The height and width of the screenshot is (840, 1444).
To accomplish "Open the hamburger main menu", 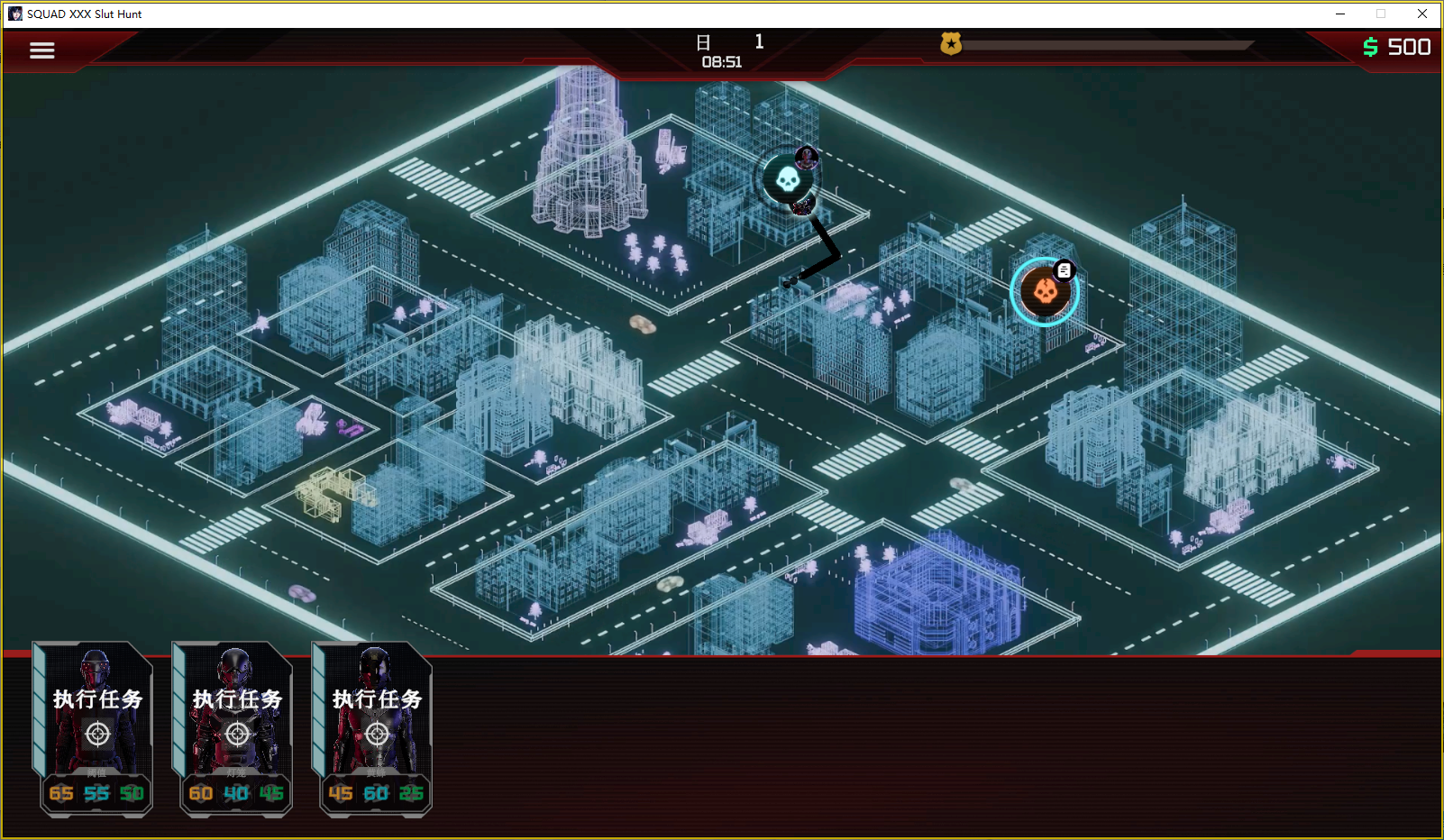I will coord(41,50).
